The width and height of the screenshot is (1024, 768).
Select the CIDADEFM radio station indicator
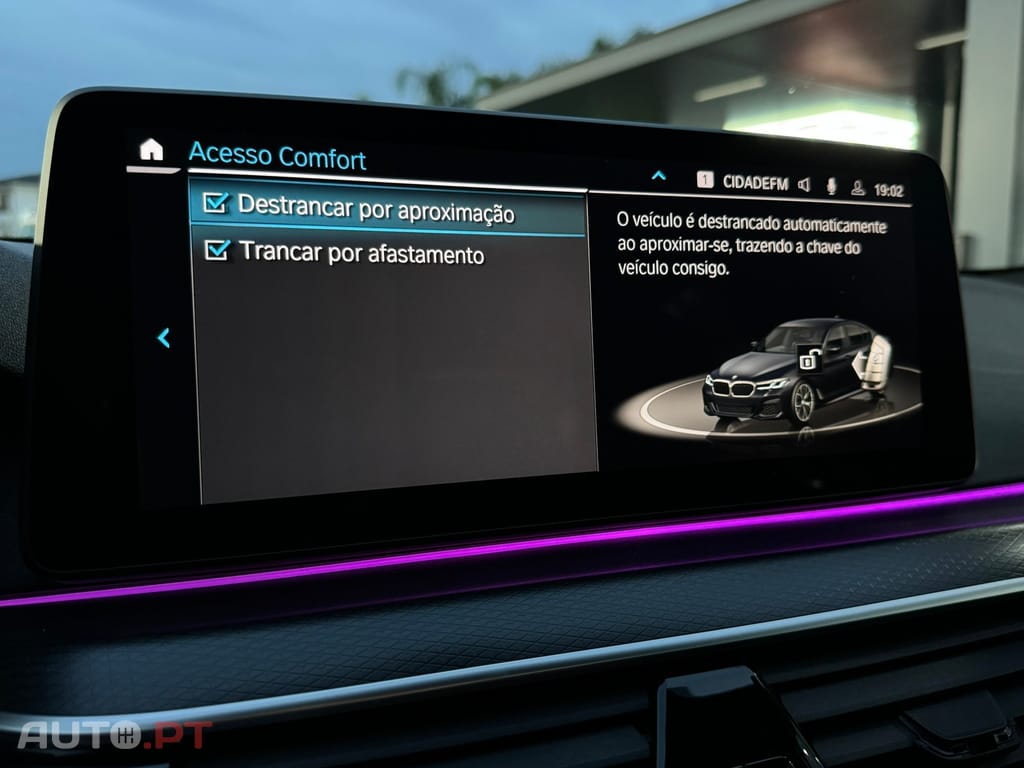tap(754, 183)
